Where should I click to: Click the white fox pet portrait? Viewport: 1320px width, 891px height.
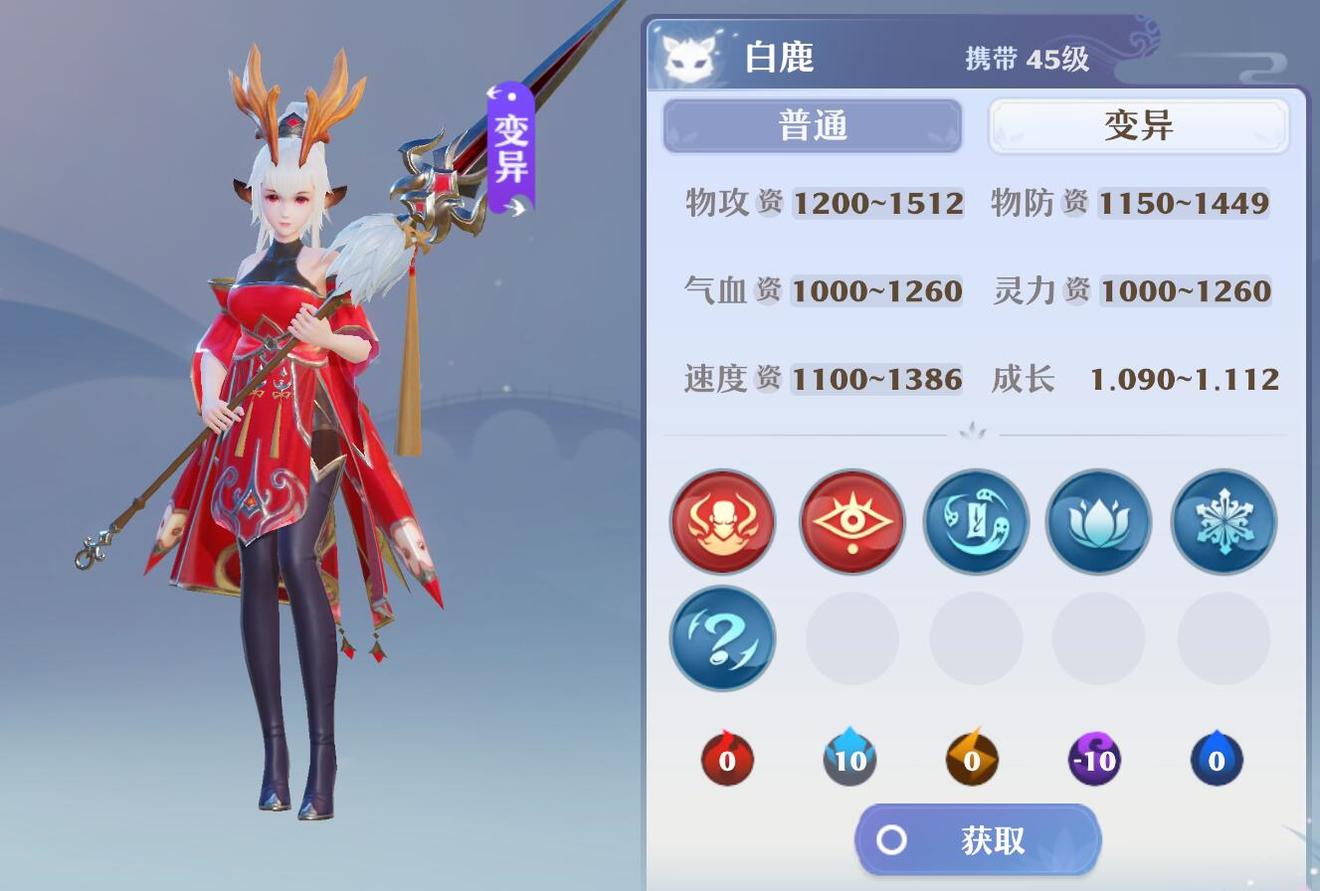(x=691, y=55)
